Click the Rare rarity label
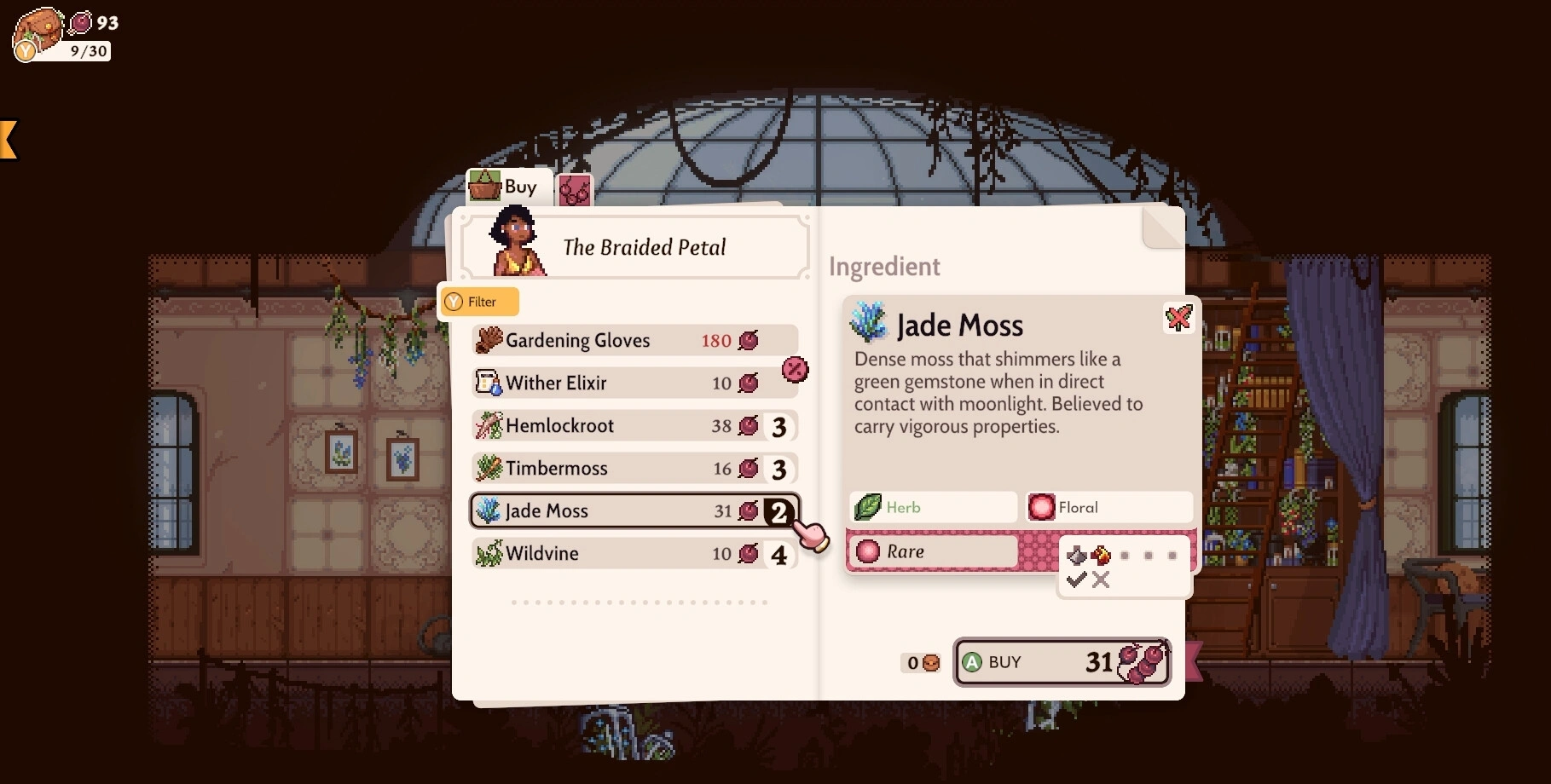 933,551
